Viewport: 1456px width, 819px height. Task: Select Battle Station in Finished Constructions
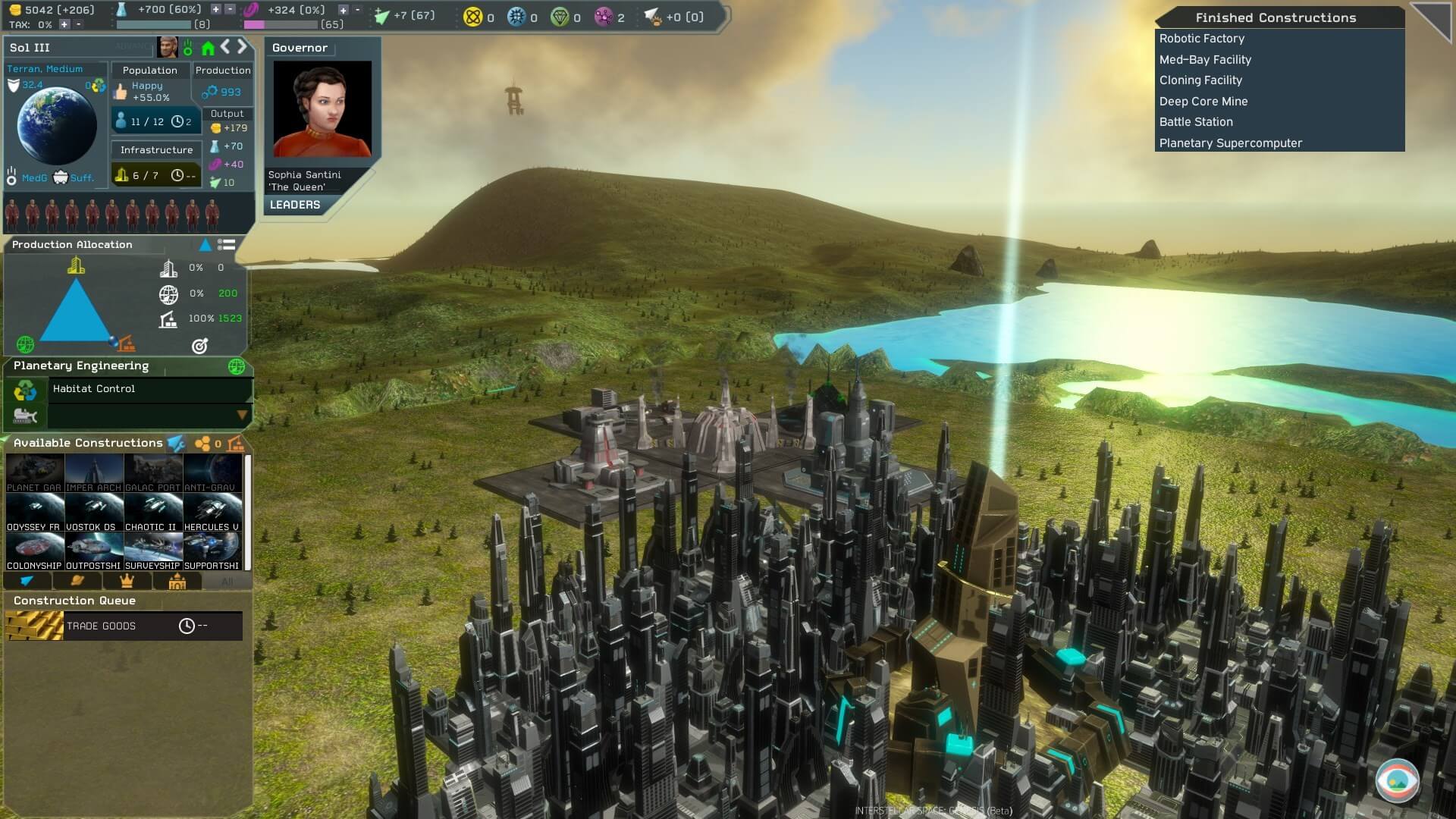point(1196,122)
